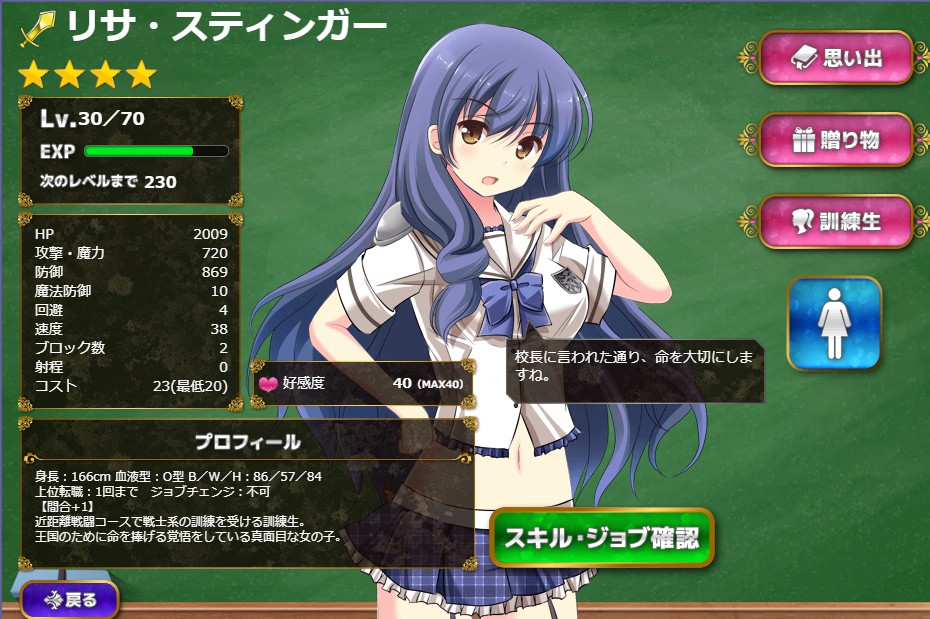
Task: Open the 思い出 memories button
Action: coord(836,58)
